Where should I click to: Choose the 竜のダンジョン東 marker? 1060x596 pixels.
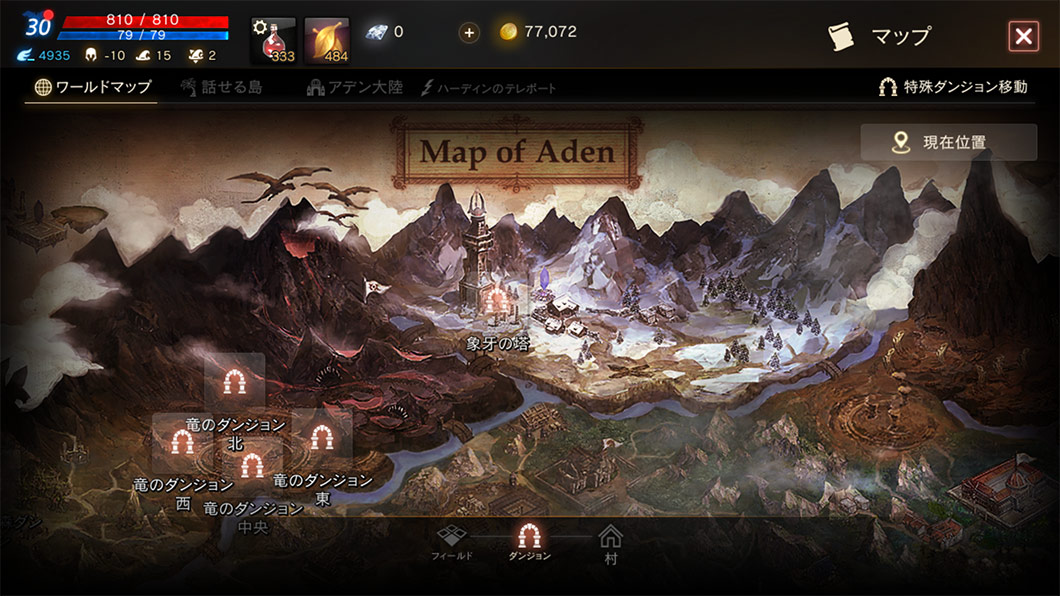coord(321,437)
